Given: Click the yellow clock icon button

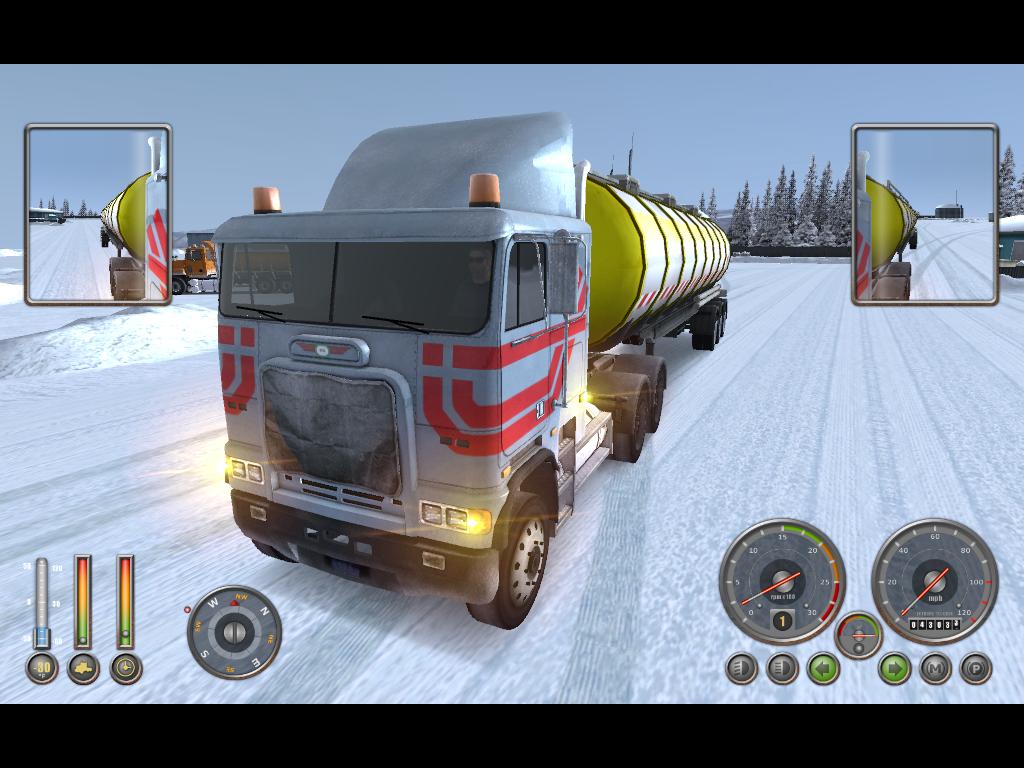Looking at the screenshot, I should point(125,668).
